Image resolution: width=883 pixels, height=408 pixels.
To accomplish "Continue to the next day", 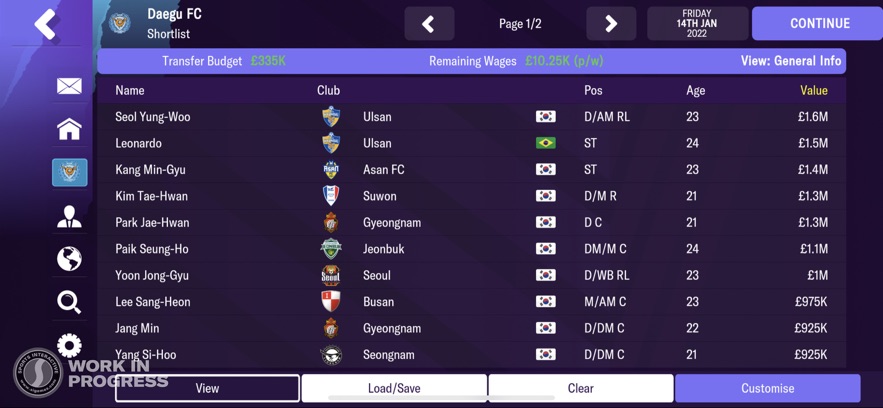I will [x=817, y=23].
